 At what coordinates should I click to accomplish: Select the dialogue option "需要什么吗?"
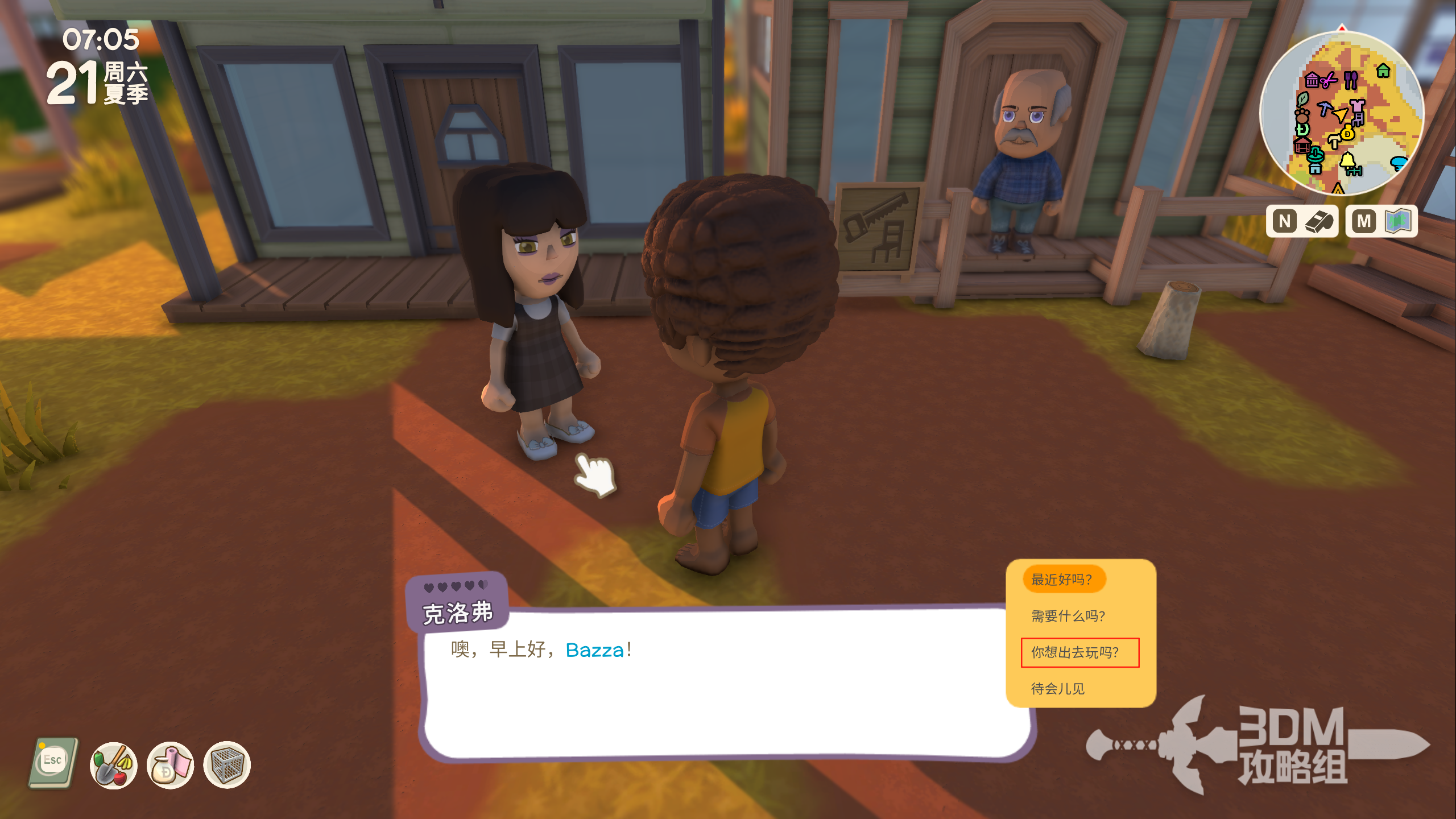pyautogui.click(x=1068, y=616)
